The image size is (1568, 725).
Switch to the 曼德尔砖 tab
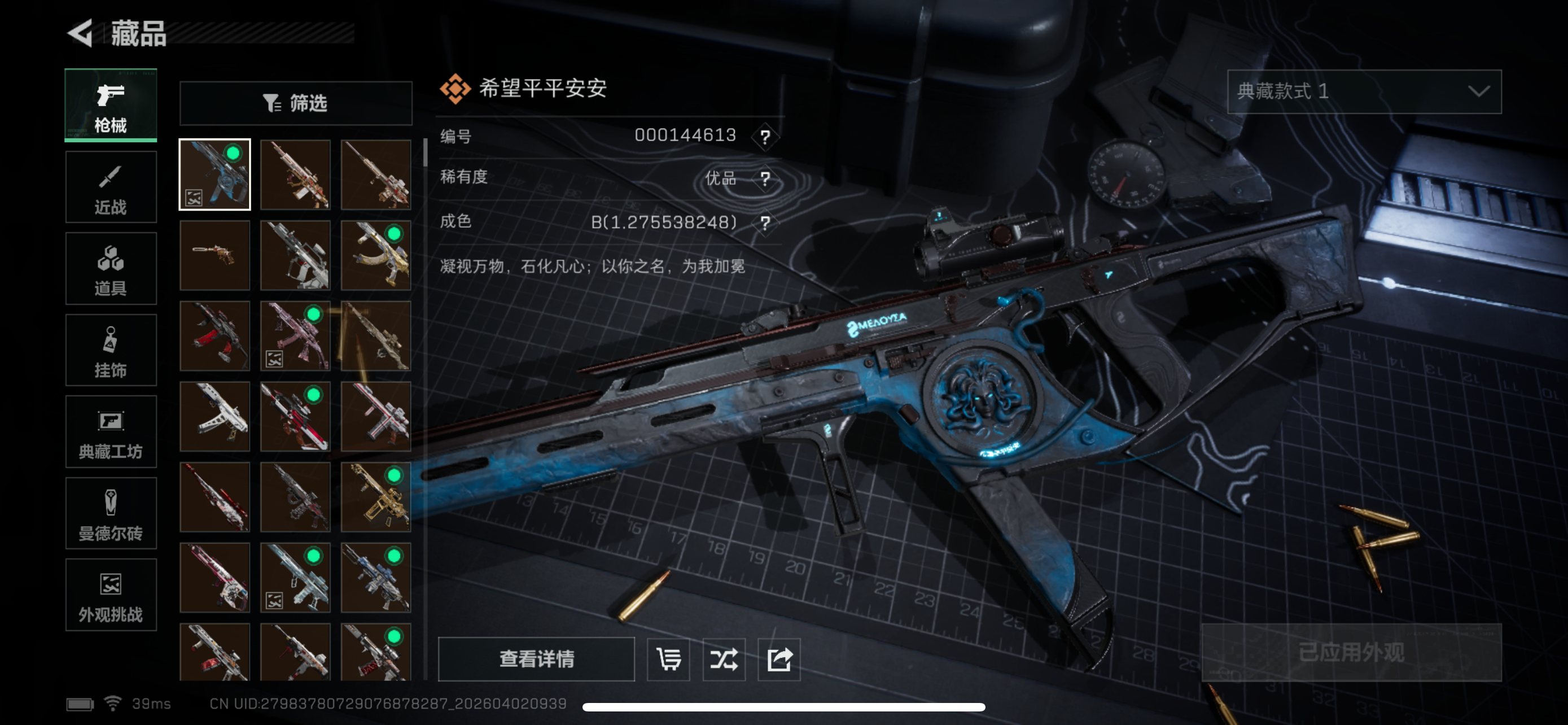click(111, 513)
